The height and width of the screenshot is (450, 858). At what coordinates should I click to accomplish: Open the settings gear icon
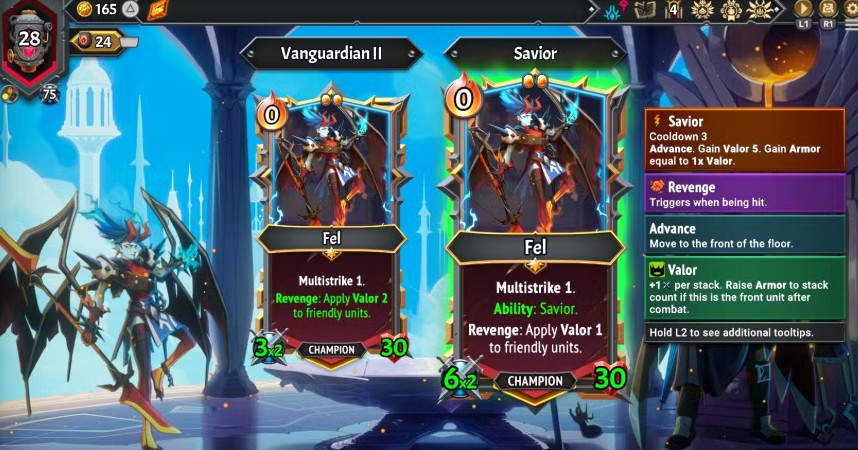[x=850, y=8]
